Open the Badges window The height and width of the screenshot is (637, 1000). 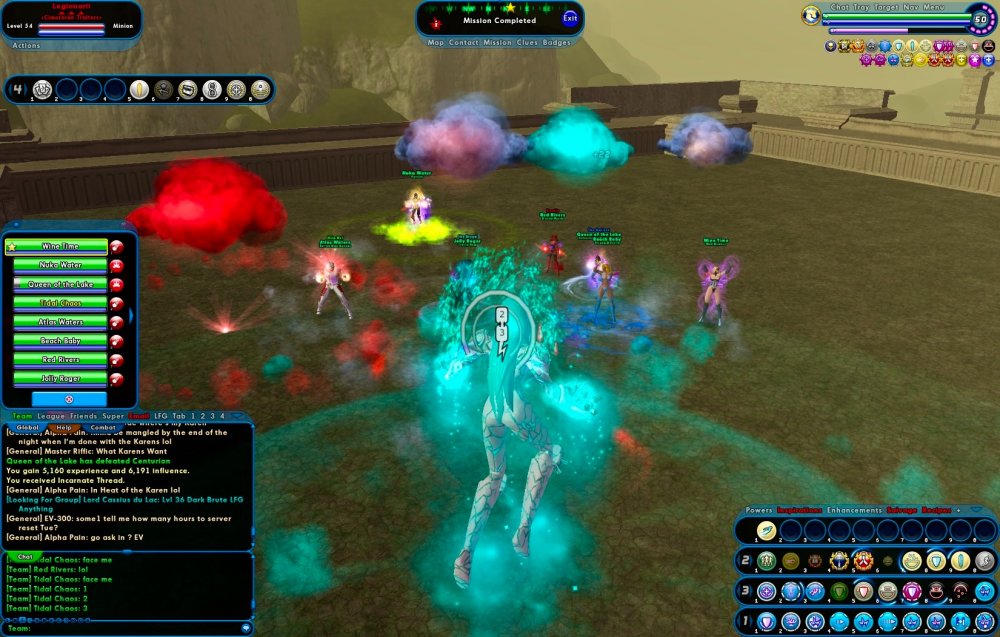pyautogui.click(x=557, y=43)
